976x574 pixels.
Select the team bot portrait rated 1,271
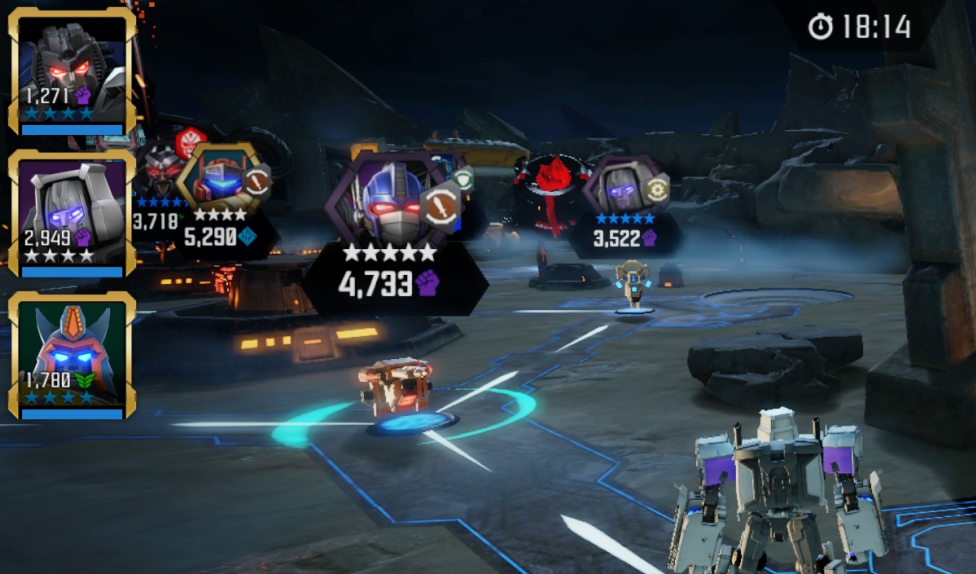72,72
